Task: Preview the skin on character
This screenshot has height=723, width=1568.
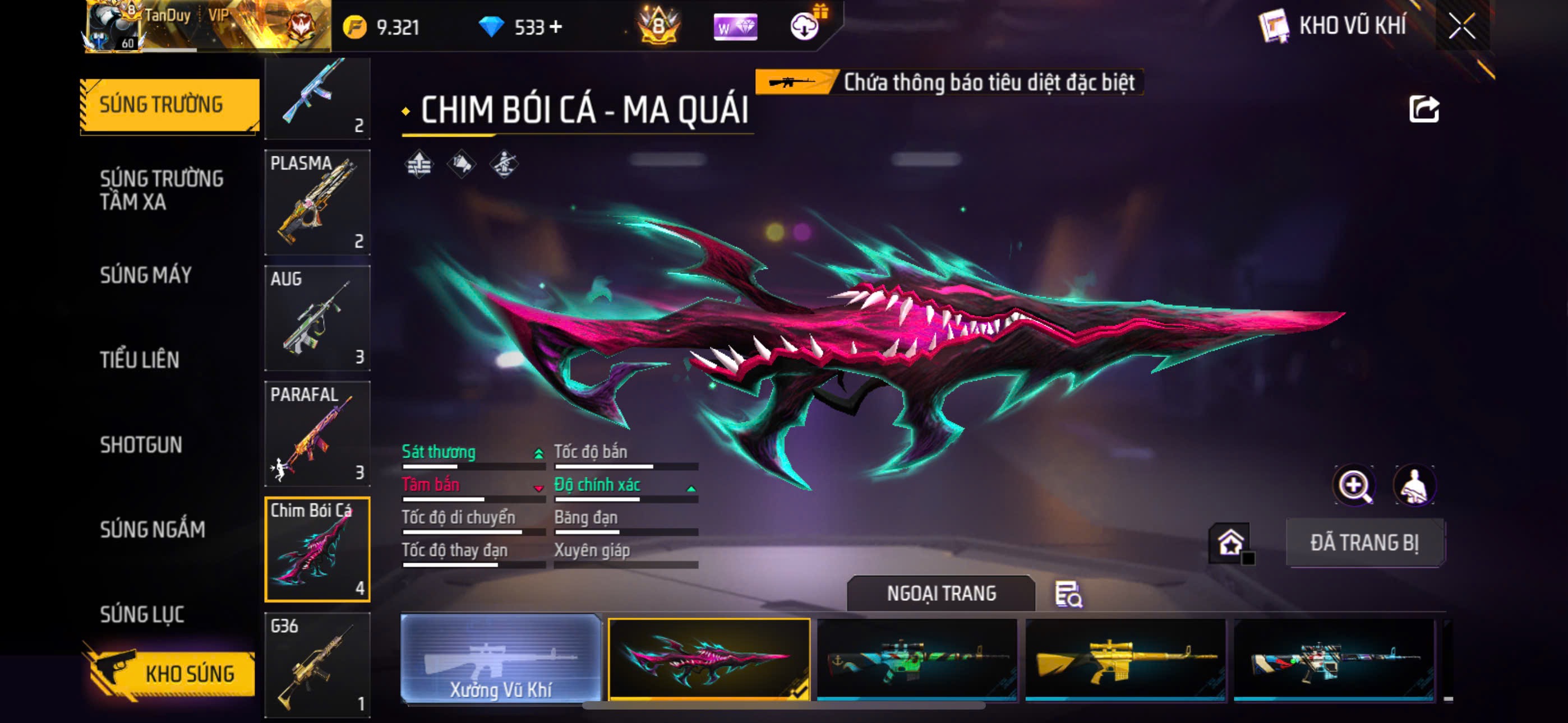Action: 1414,486
